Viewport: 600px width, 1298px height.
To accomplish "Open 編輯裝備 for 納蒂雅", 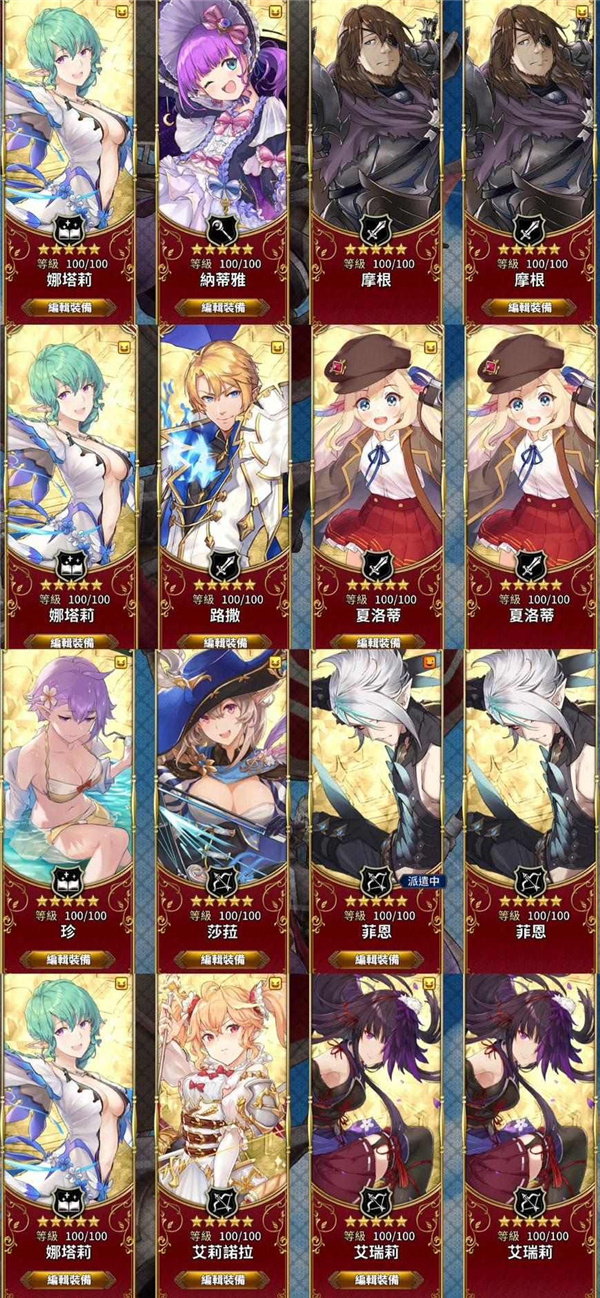I will click(223, 307).
